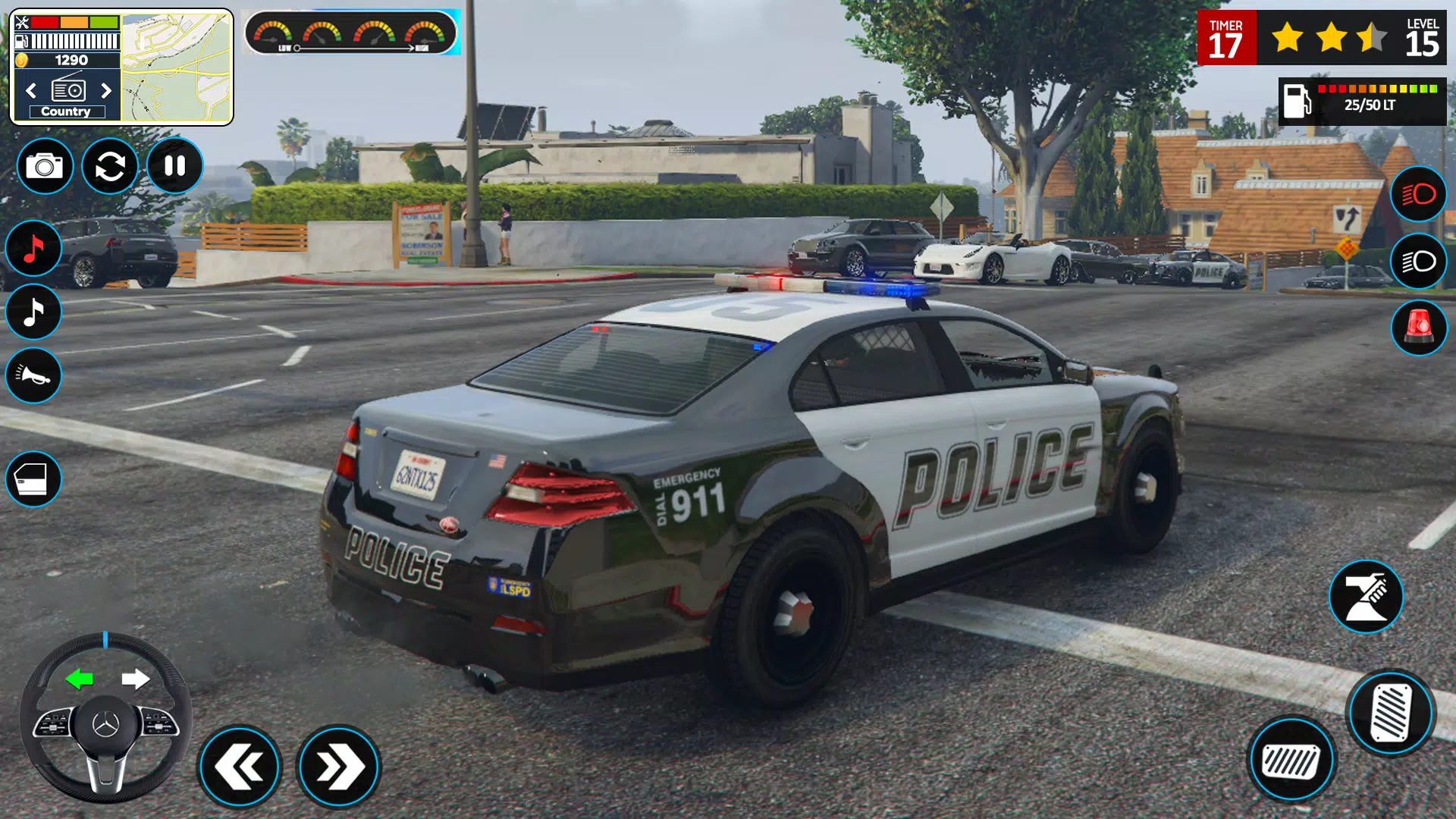Toggle the high beam headlights
1456x819 pixels.
pyautogui.click(x=1417, y=194)
